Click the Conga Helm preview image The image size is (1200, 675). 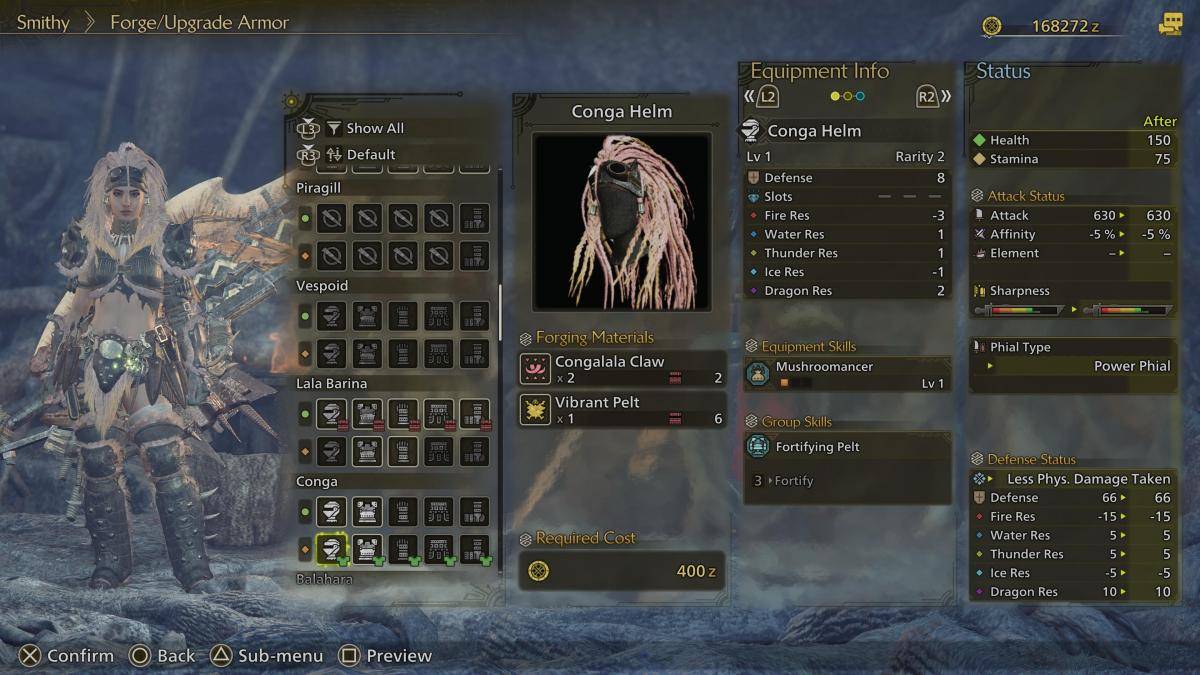coord(621,221)
